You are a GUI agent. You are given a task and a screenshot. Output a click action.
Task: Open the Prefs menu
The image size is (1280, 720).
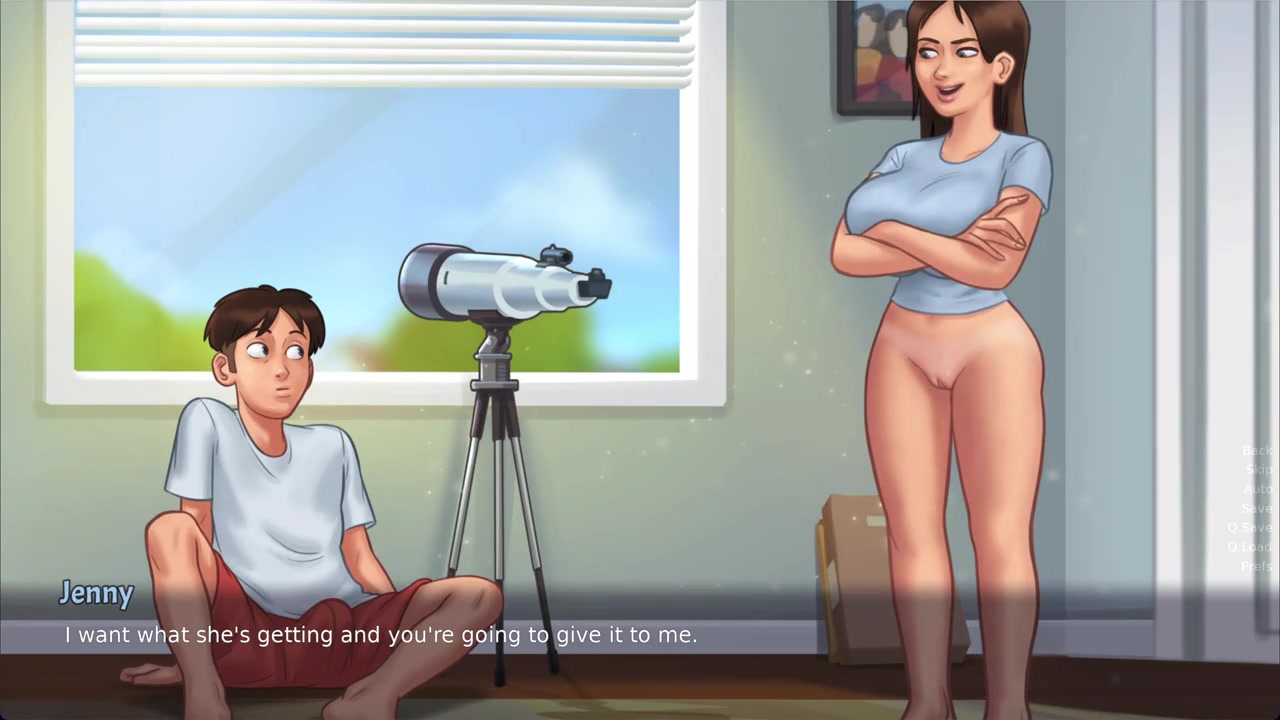(x=1256, y=567)
